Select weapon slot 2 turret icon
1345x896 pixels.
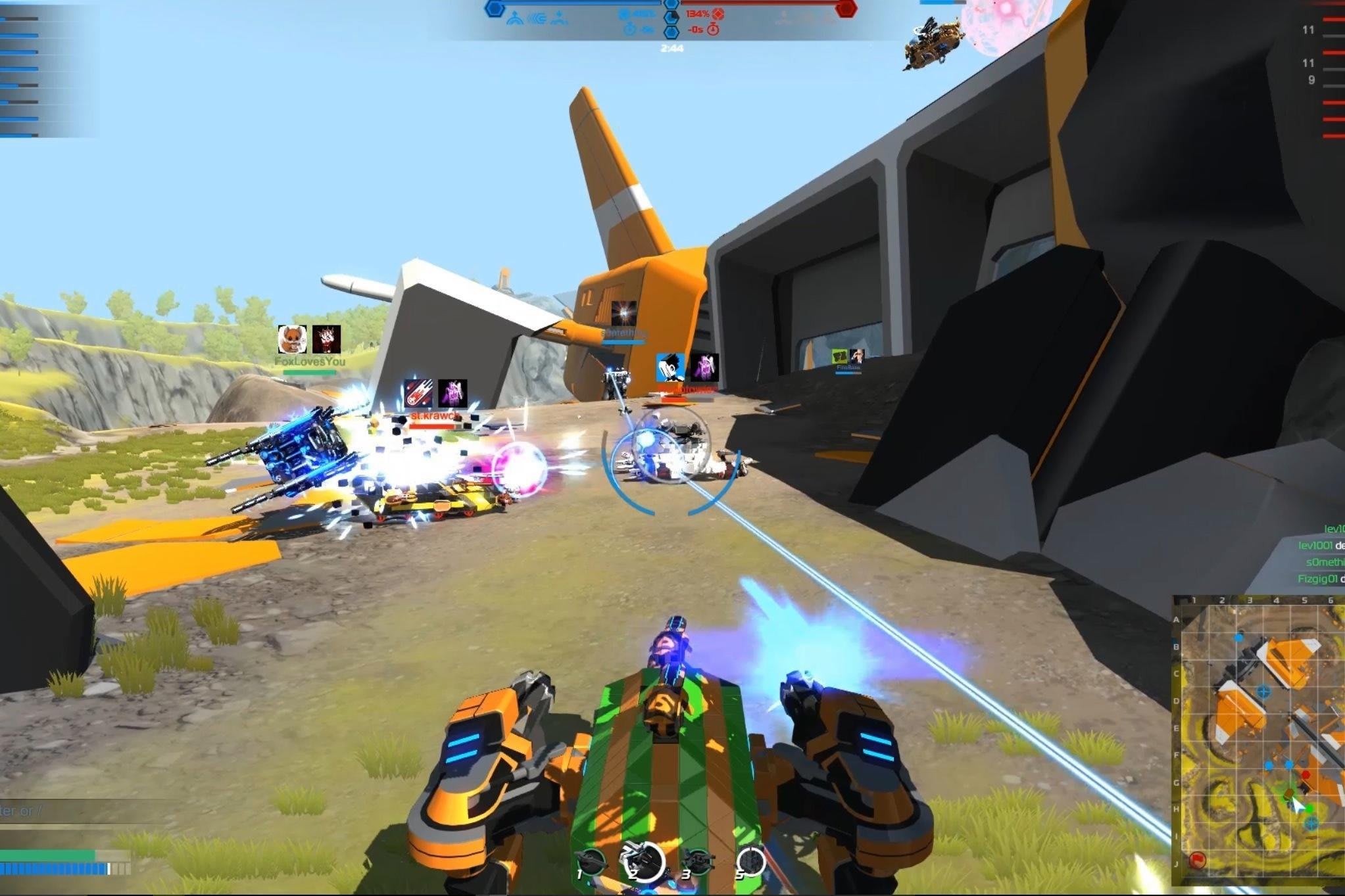[x=641, y=860]
